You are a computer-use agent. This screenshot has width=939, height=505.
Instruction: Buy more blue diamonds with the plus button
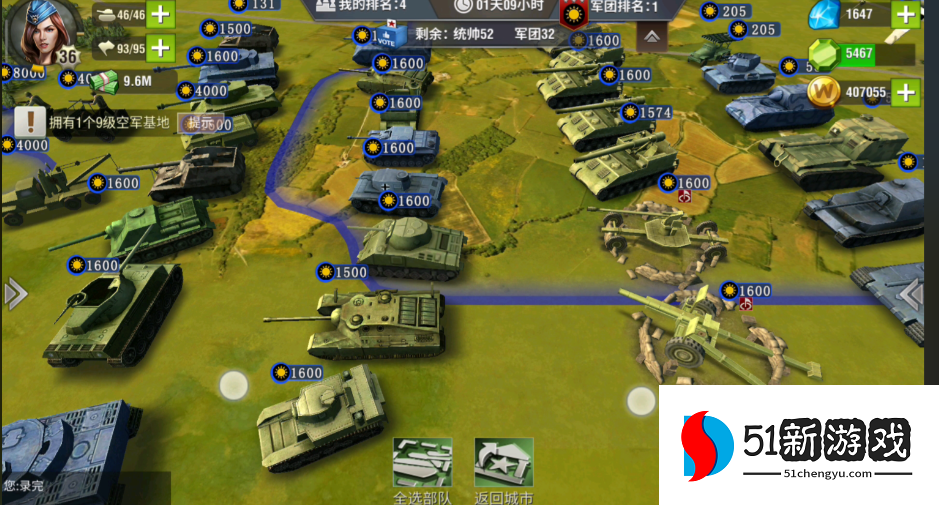point(905,14)
